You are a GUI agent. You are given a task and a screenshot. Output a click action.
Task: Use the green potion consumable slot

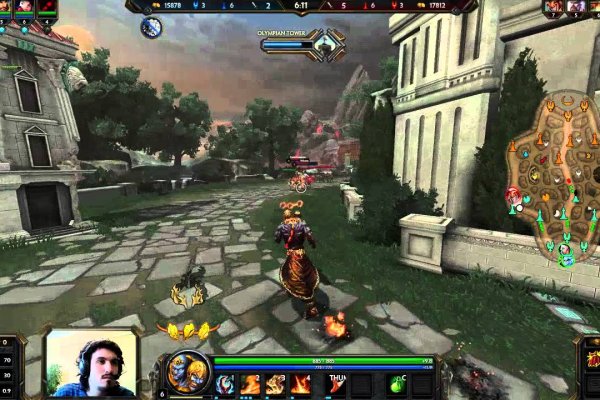pos(397,383)
